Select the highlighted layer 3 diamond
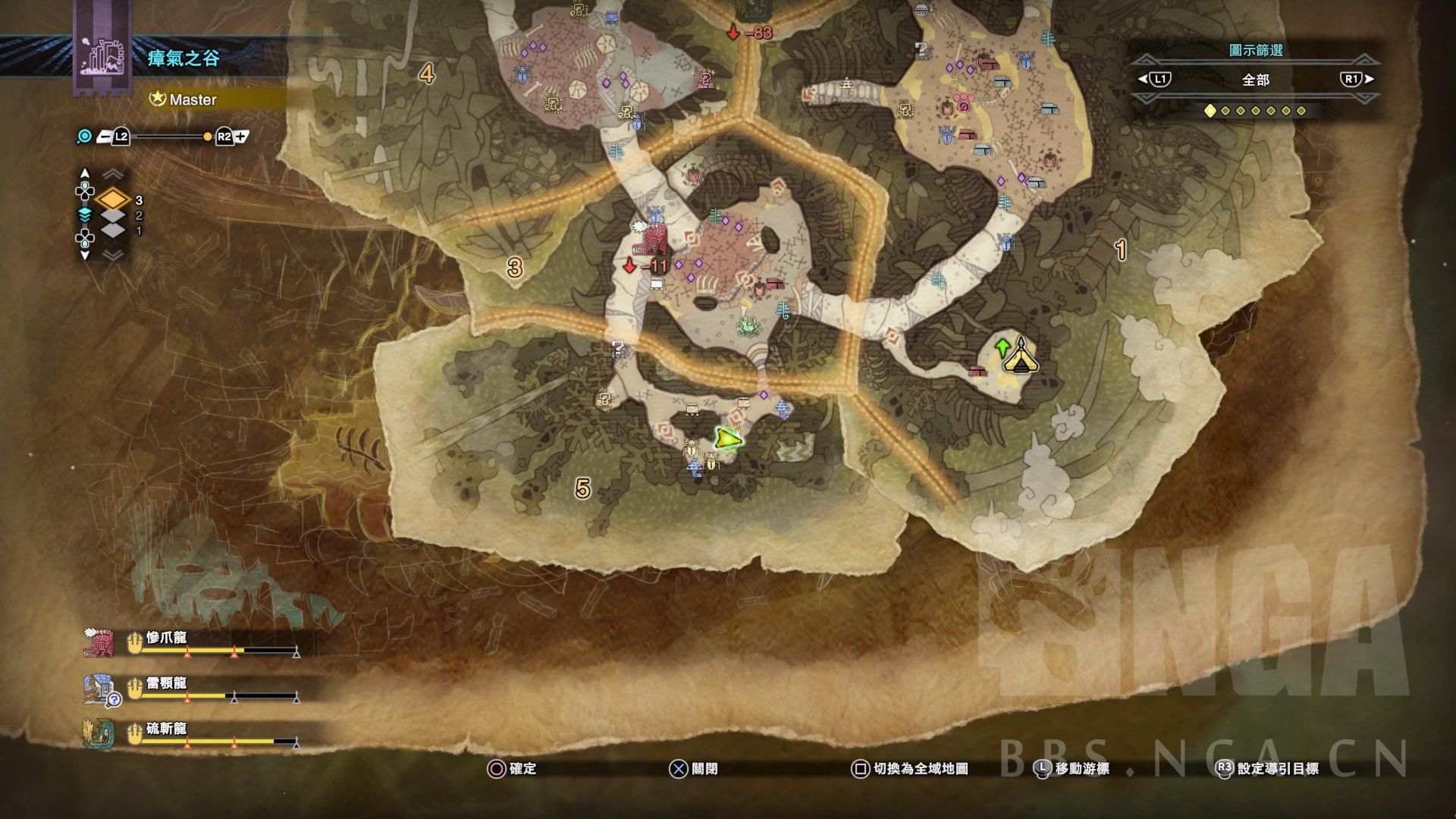 pos(114,200)
